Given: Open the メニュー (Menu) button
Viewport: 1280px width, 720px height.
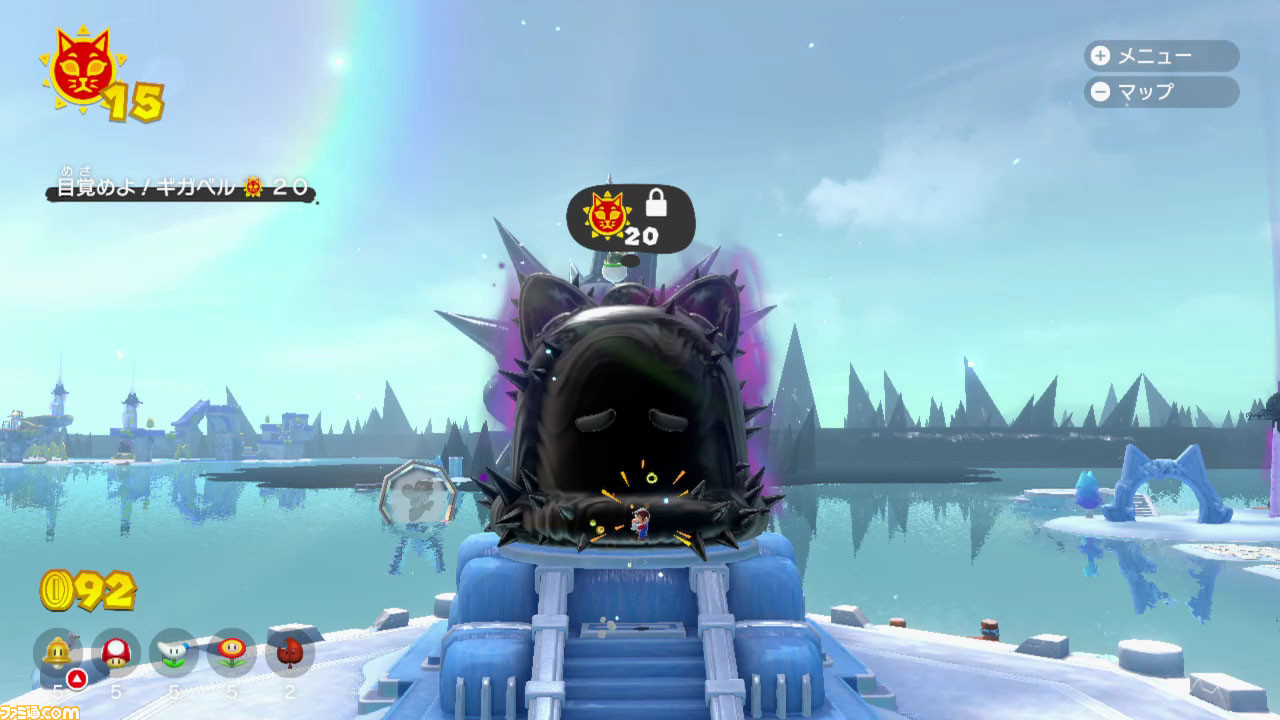Looking at the screenshot, I should coord(1160,56).
